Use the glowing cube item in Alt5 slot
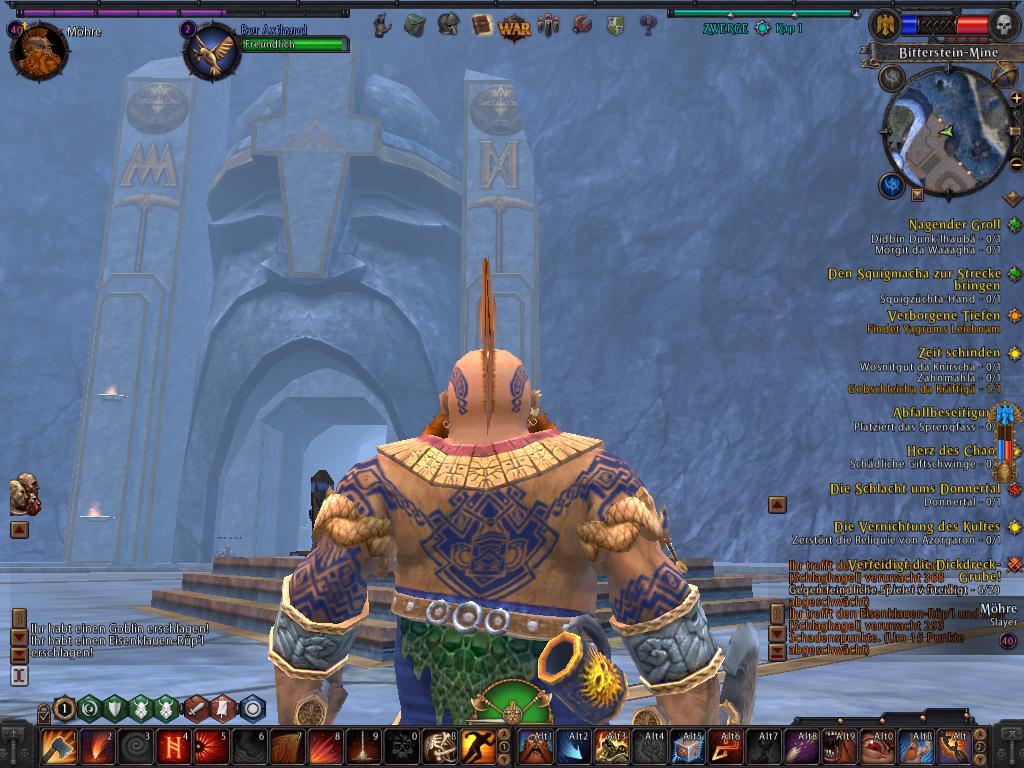1024x768 pixels. coord(688,746)
